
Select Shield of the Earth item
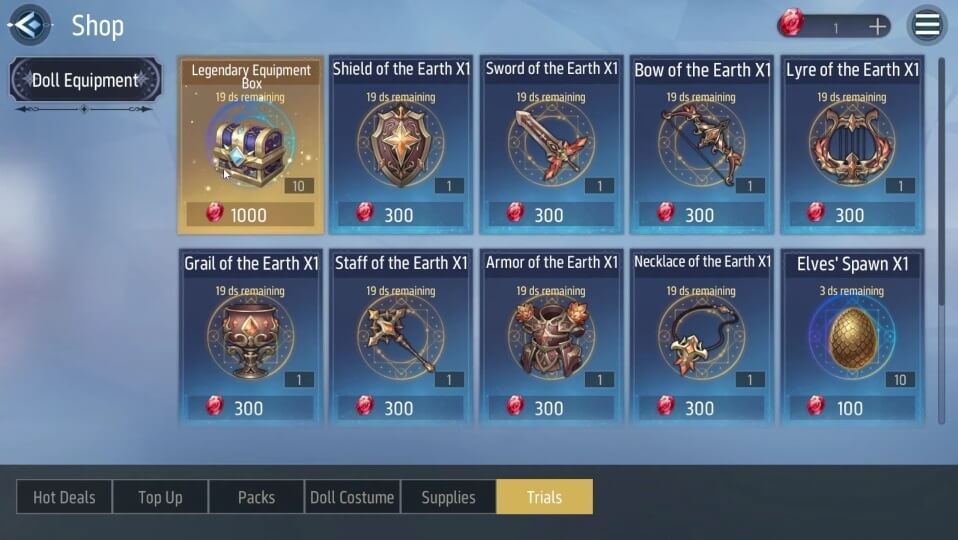(x=401, y=145)
